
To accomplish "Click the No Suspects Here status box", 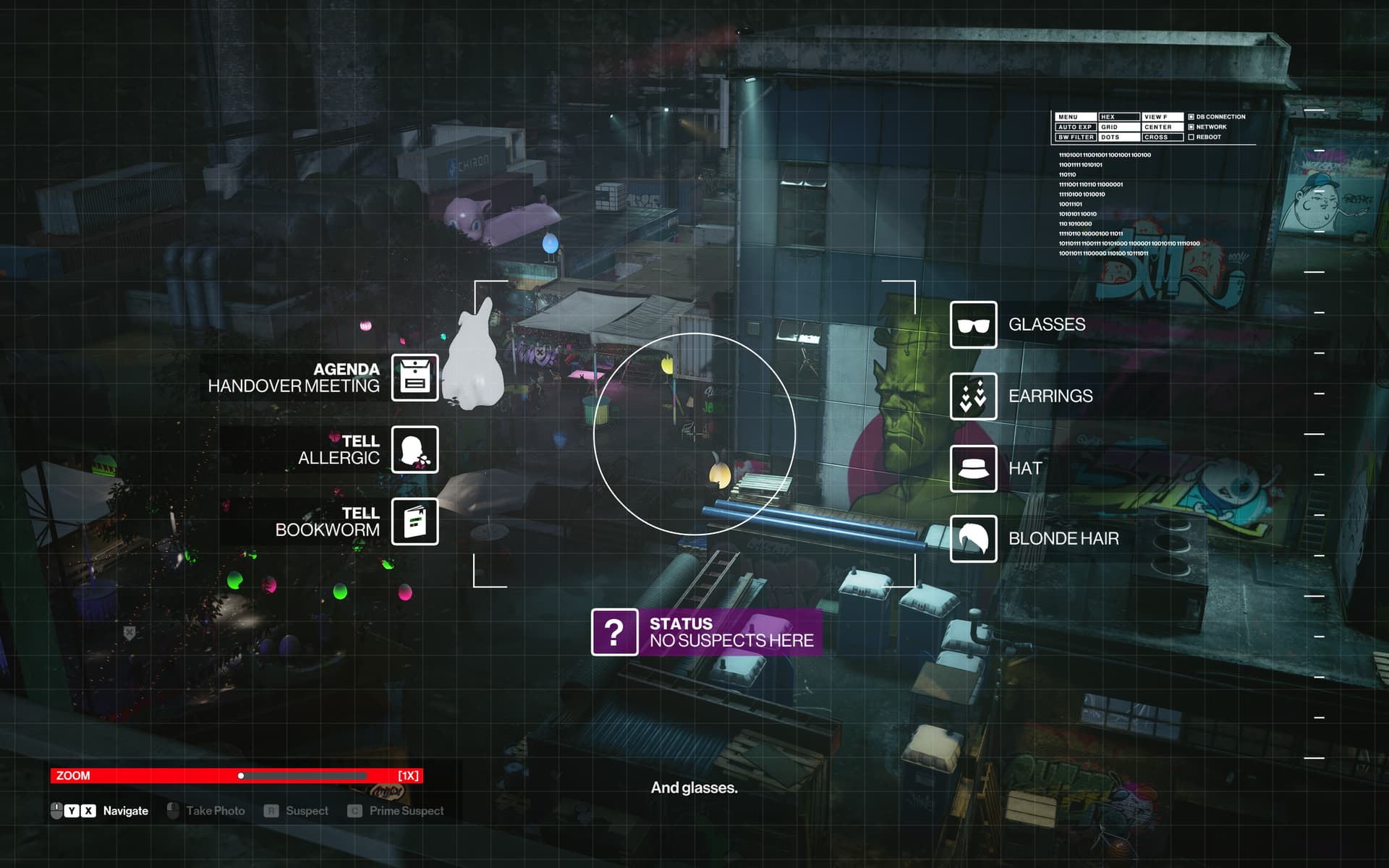I will [707, 632].
